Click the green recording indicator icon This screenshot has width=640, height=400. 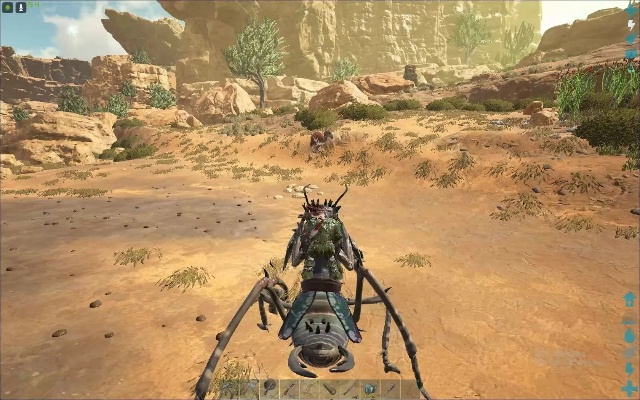(x=7, y=7)
